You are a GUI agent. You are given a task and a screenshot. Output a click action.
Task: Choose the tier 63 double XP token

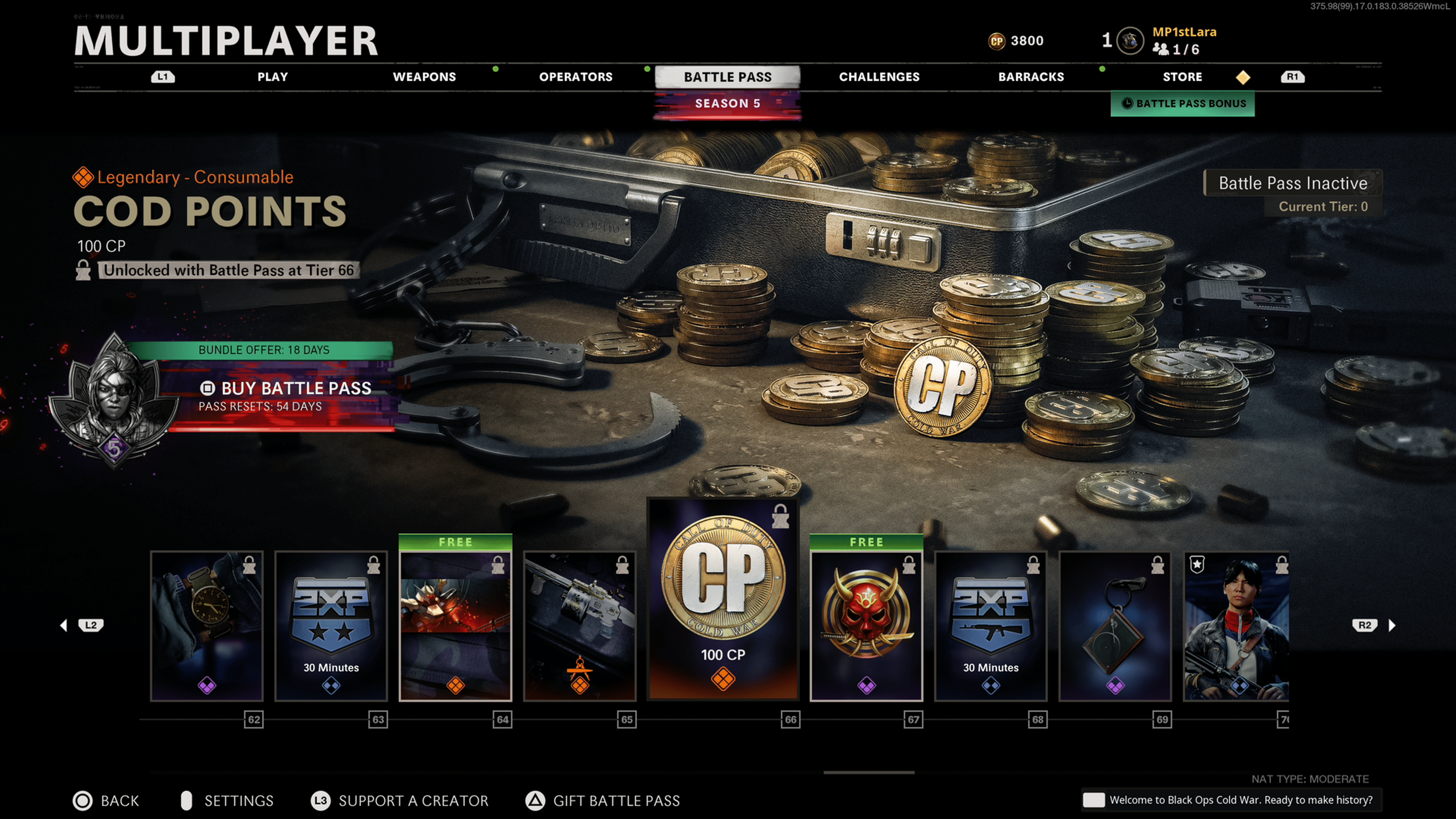click(331, 626)
